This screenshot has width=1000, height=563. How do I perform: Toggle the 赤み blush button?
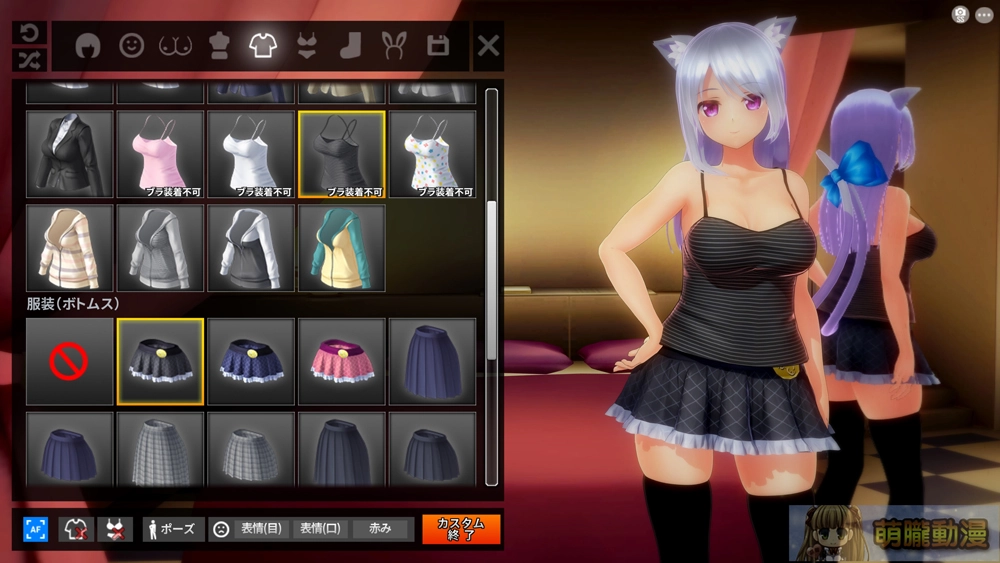click(x=379, y=529)
